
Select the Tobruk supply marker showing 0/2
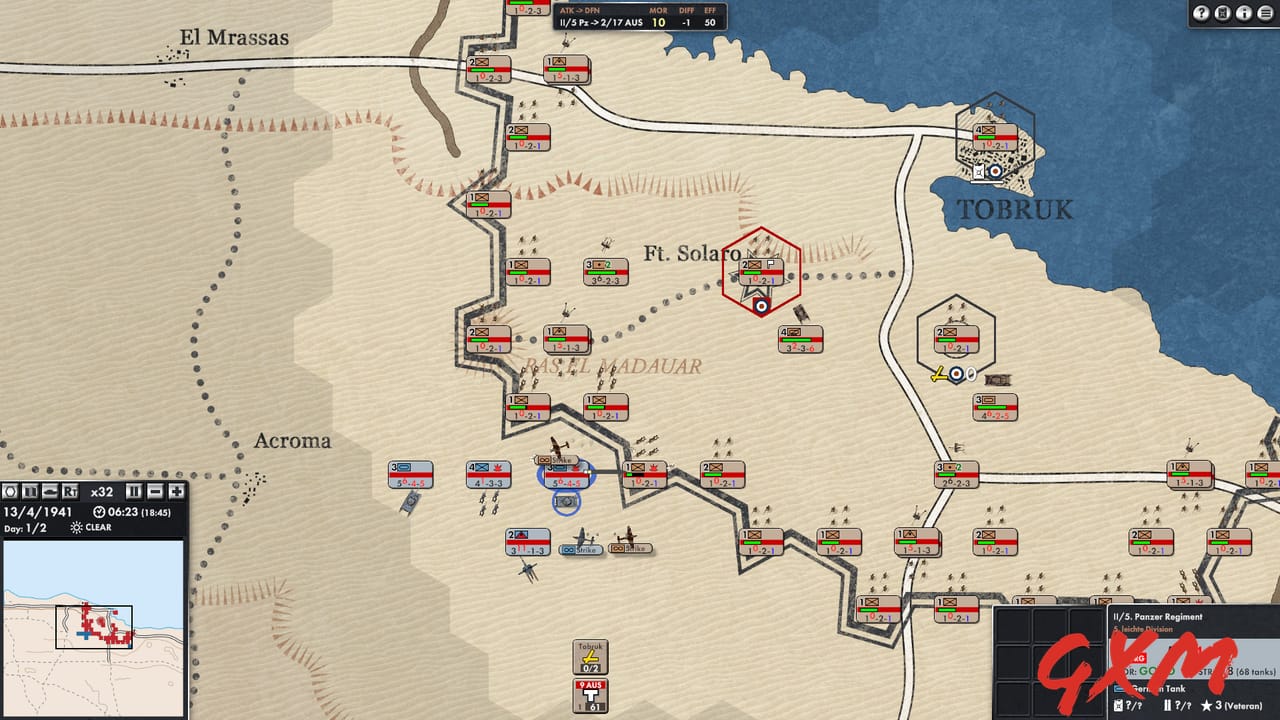pos(589,658)
